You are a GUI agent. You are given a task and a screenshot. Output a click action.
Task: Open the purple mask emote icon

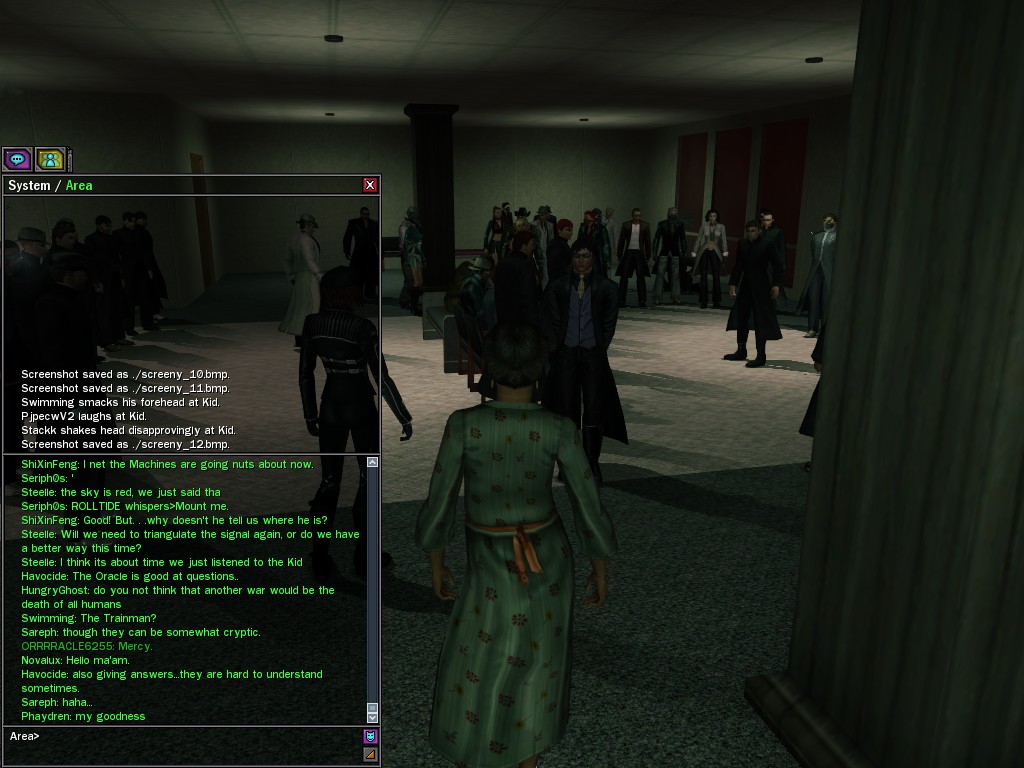tap(370, 737)
